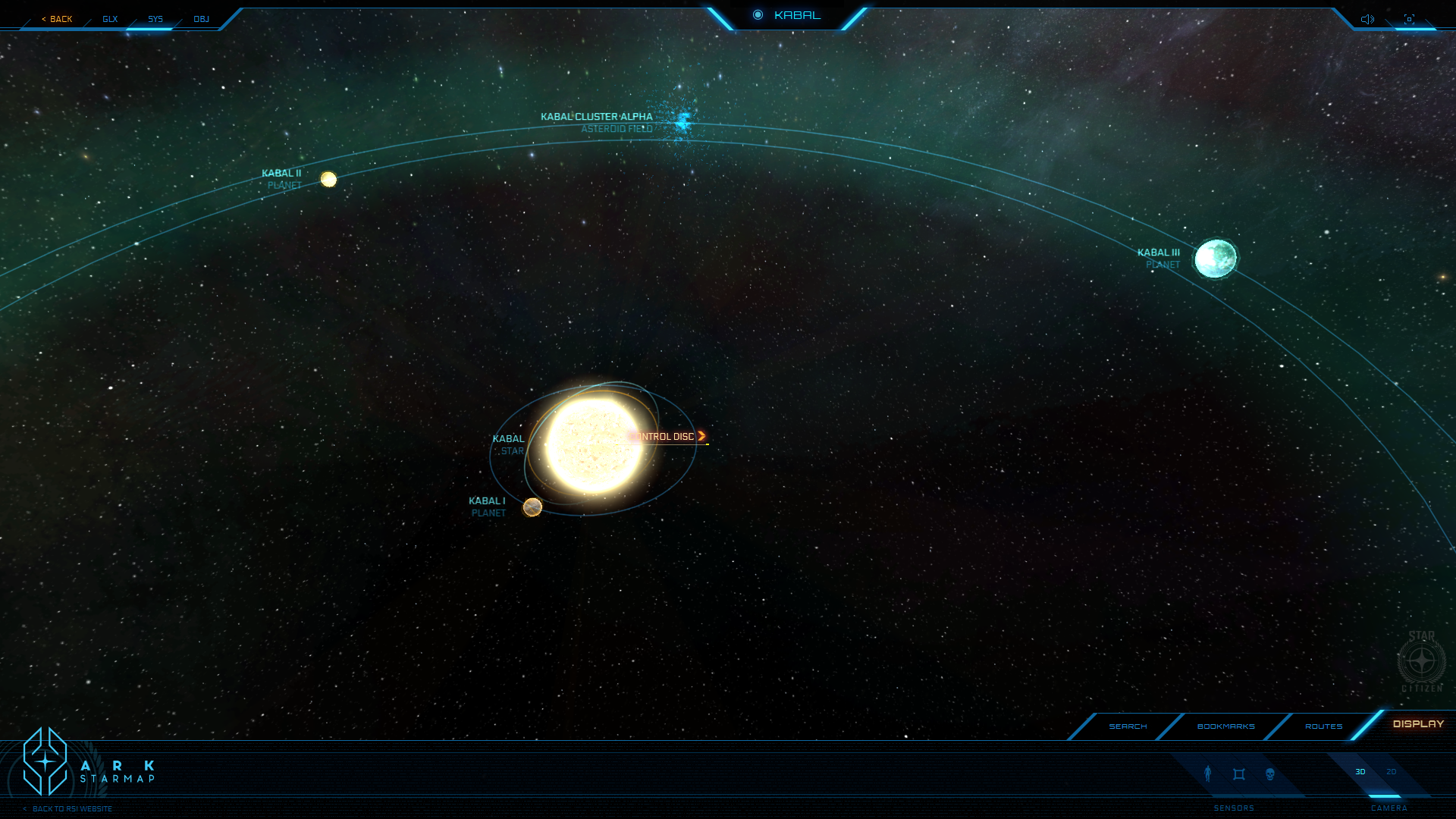
Task: Toggle the square-frame sensor icon
Action: [x=1239, y=774]
